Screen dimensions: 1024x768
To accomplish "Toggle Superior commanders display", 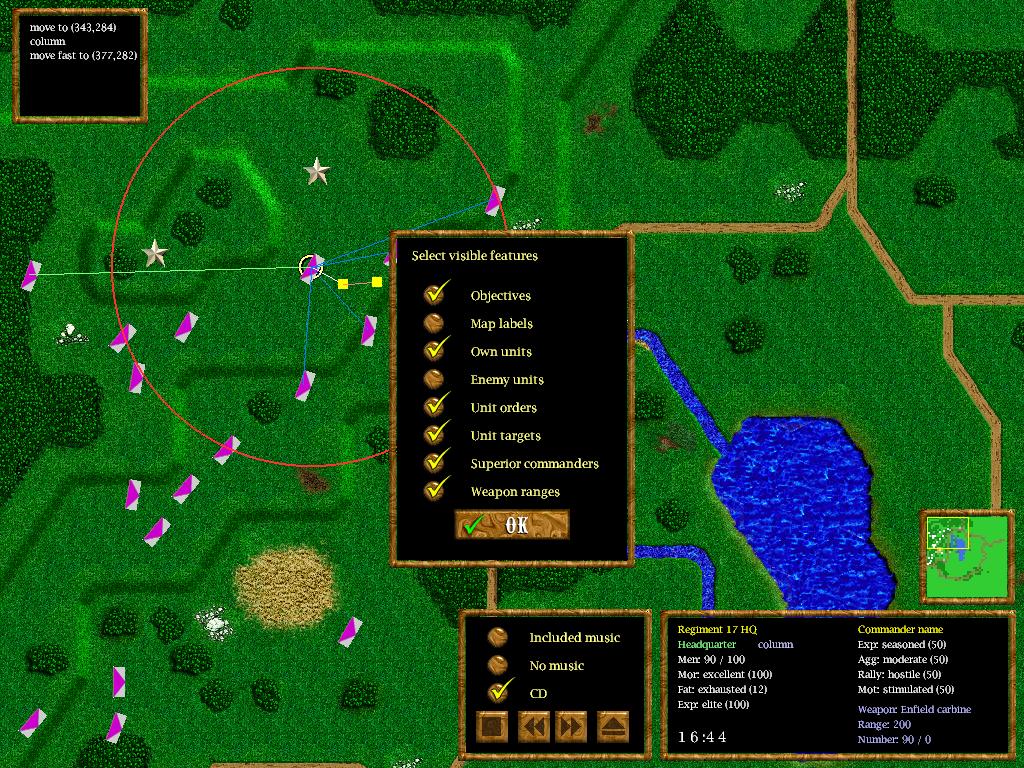I will (x=435, y=463).
